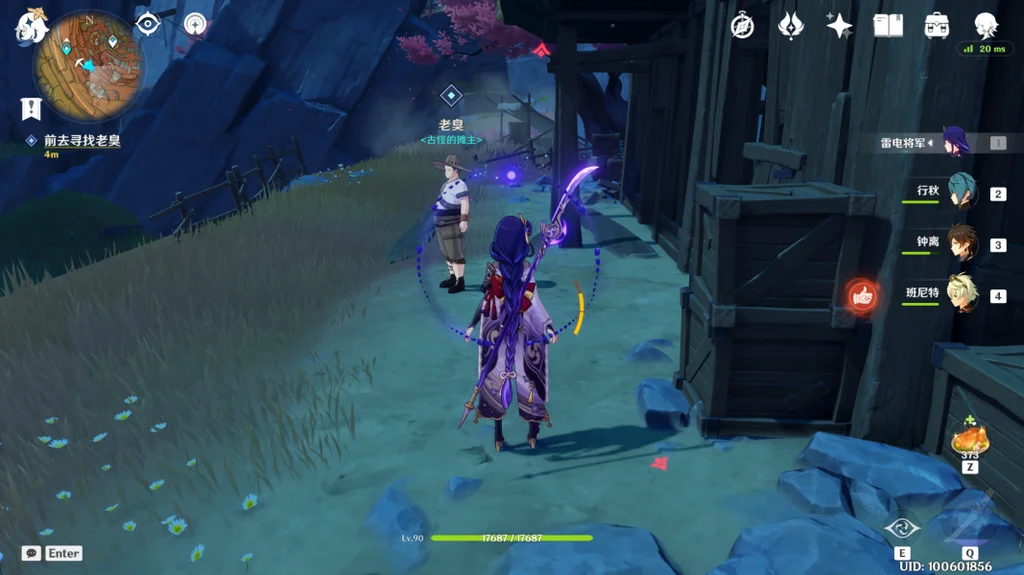Select party member 雷电将军
1024x575 pixels.
tap(953, 142)
